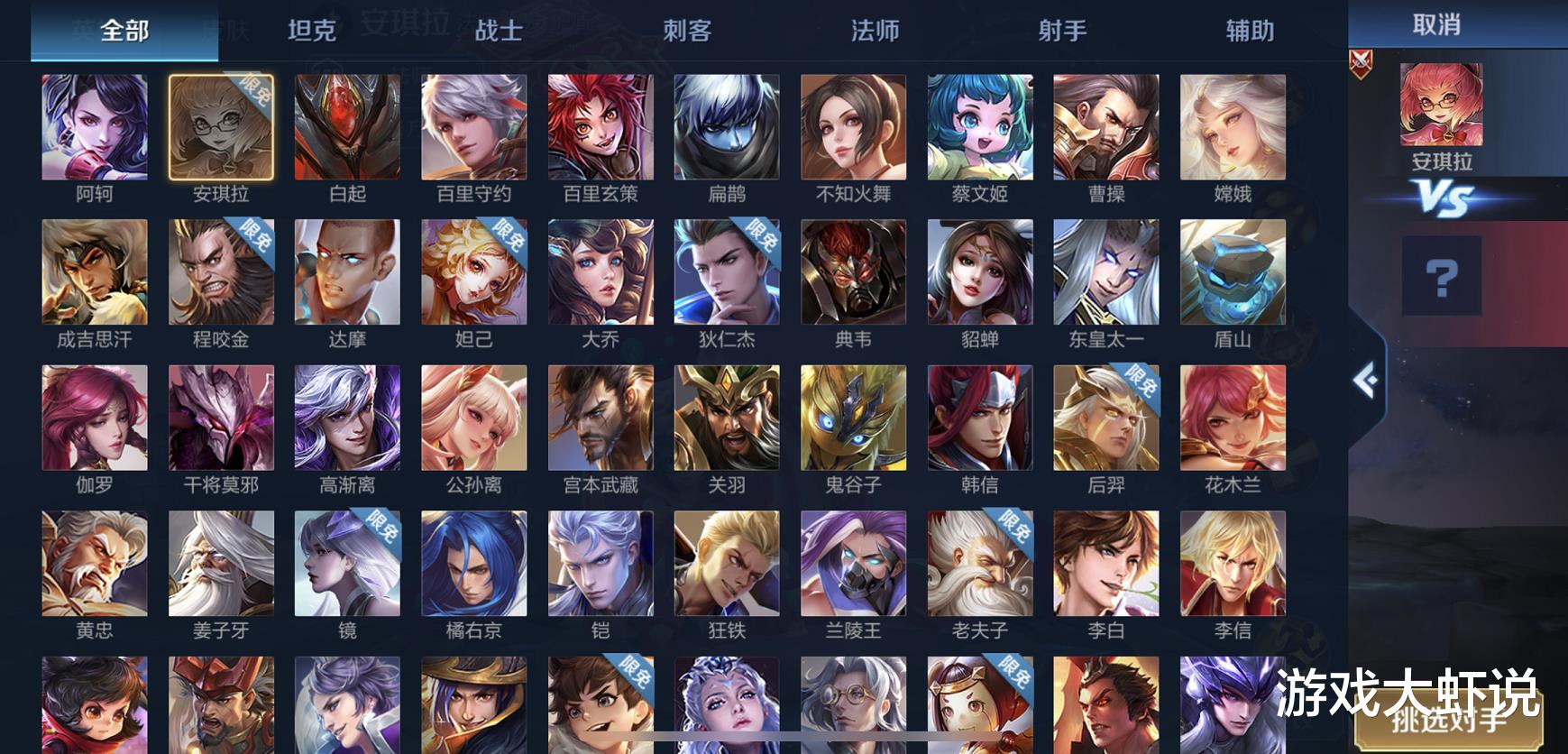Select 花木兰 from the grid
The image size is (1568, 754).
1231,418
